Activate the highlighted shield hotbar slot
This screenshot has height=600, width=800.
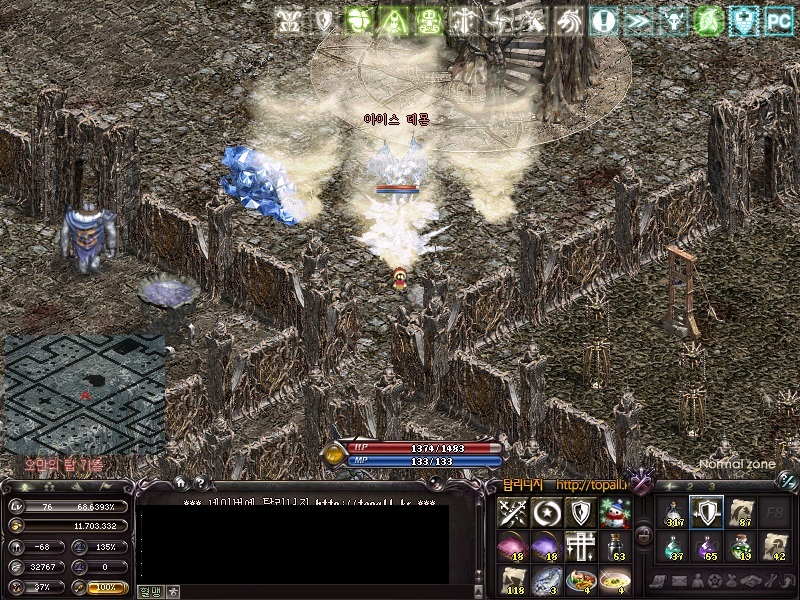[x=706, y=514]
